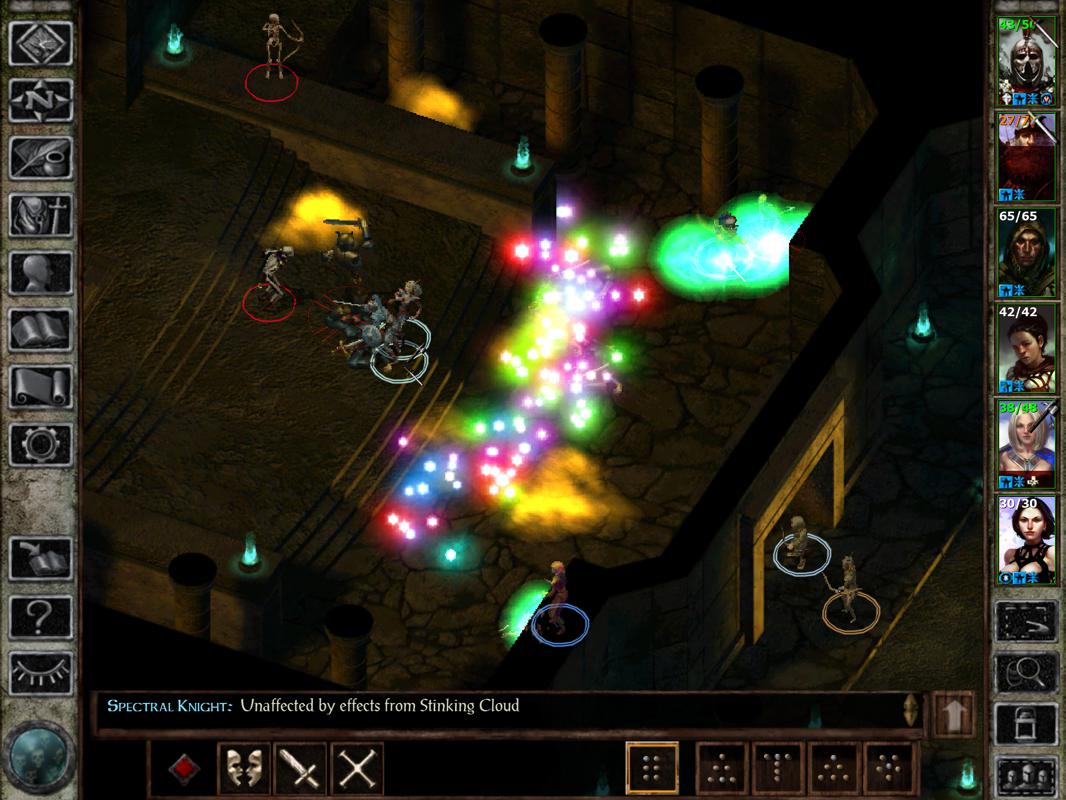This screenshot has height=800, width=1066.
Task: Show the character record head-silhouette button
Action: [x=41, y=272]
